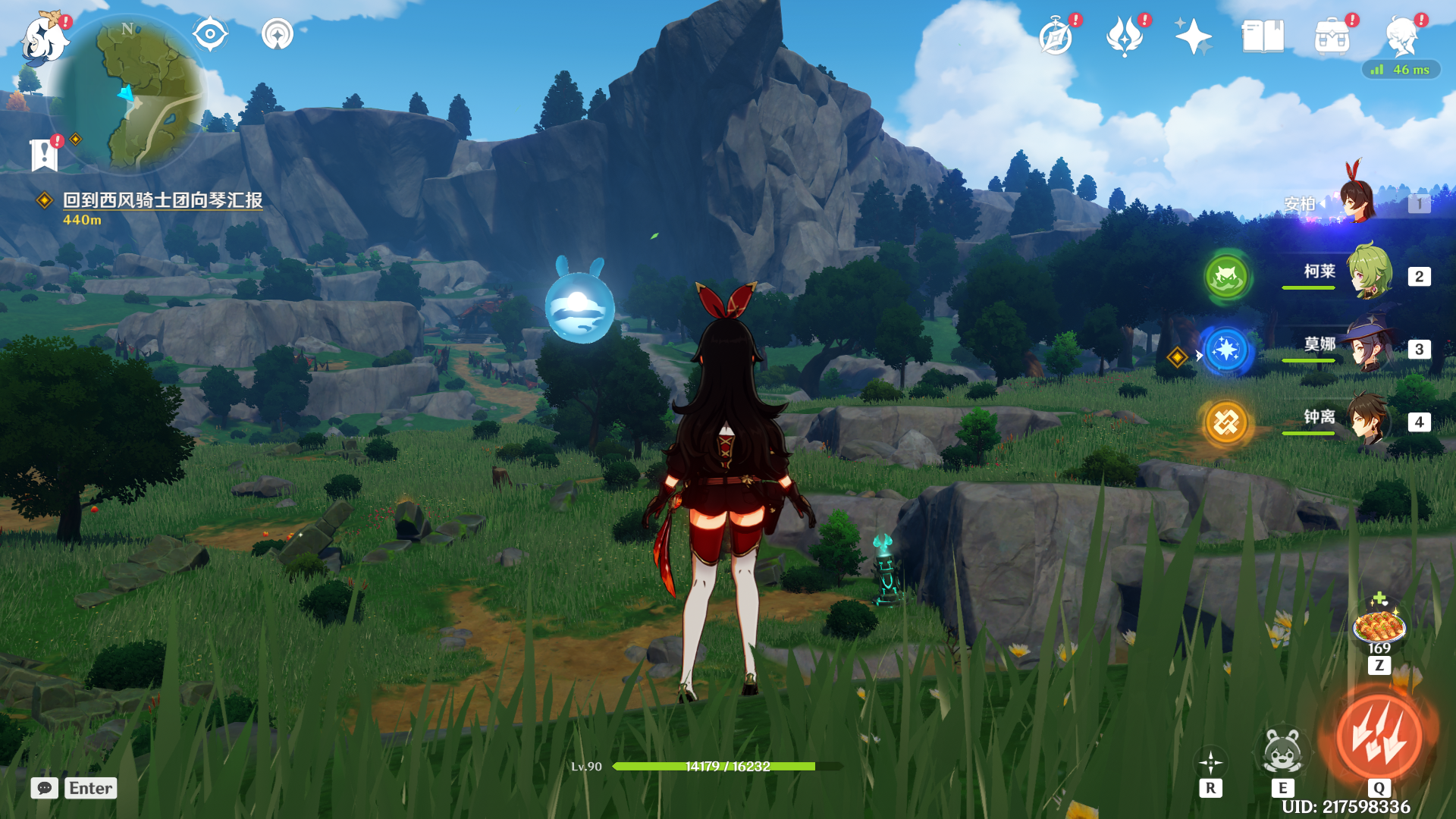Open the adventurer handbook compass icon

point(1056,37)
